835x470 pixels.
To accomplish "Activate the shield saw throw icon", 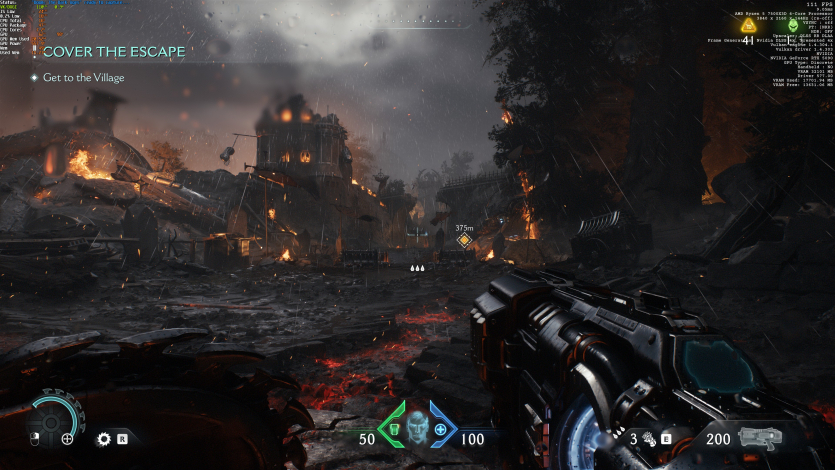I will coord(102,438).
